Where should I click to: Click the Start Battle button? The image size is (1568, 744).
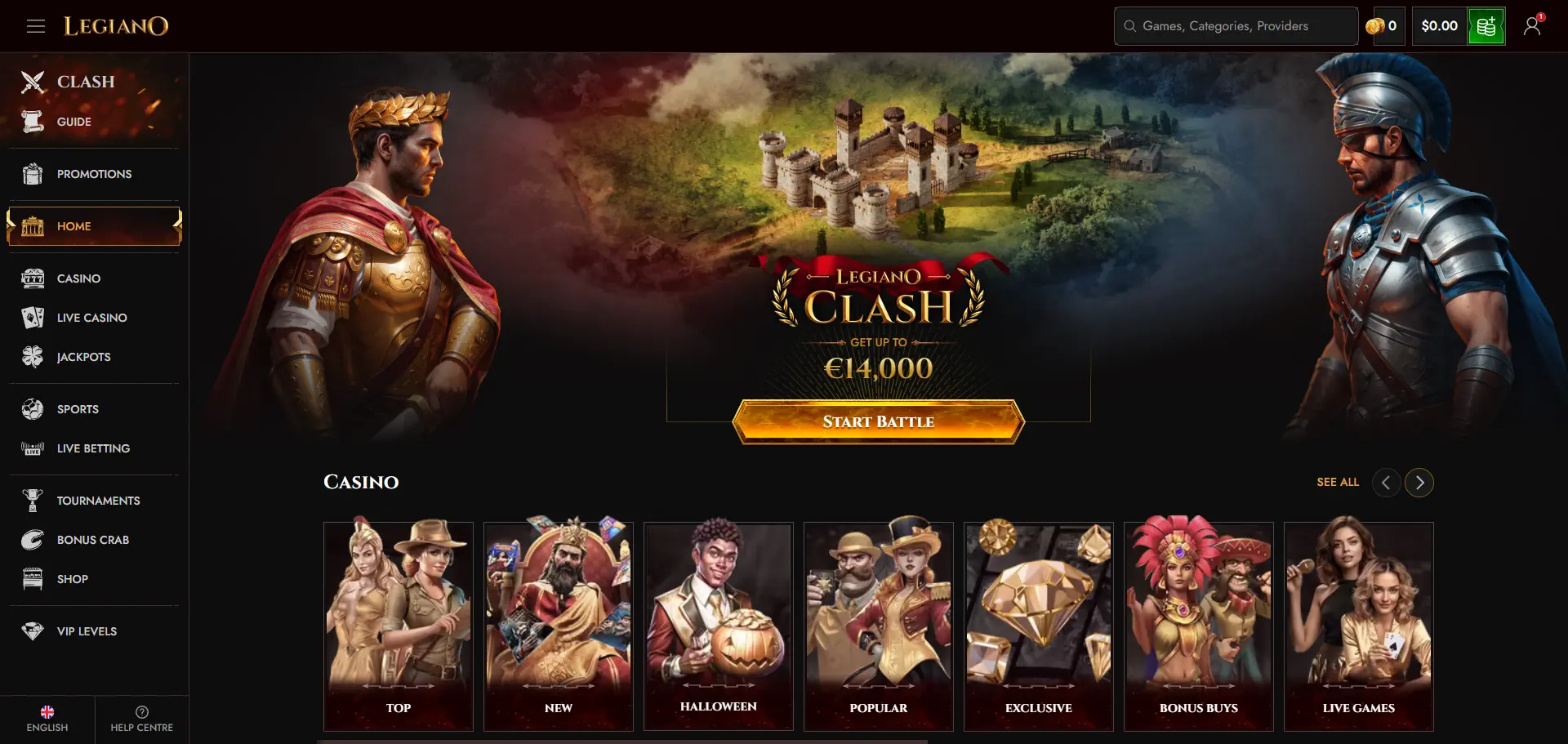click(x=878, y=421)
